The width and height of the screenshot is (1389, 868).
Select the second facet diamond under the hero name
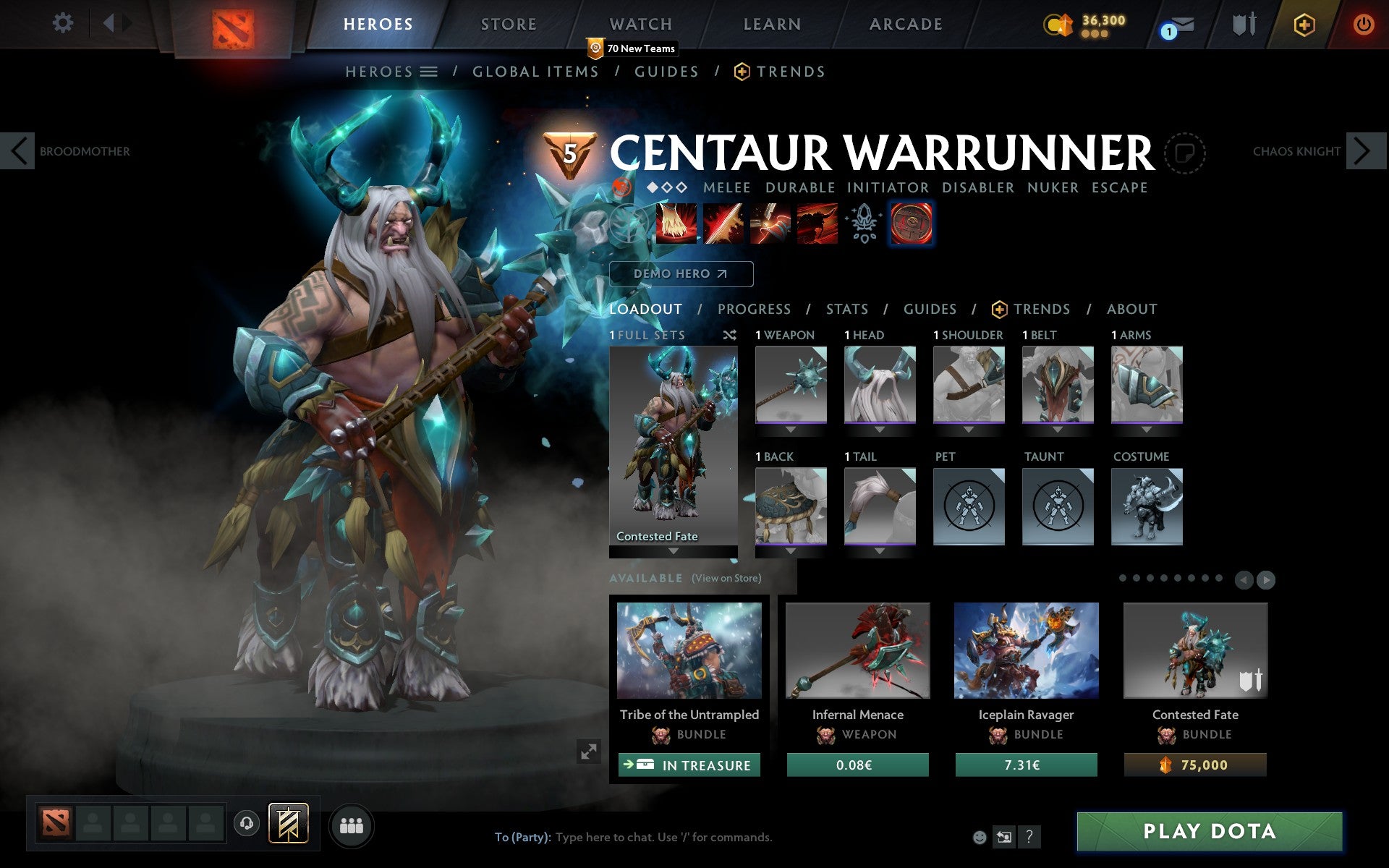click(x=667, y=187)
